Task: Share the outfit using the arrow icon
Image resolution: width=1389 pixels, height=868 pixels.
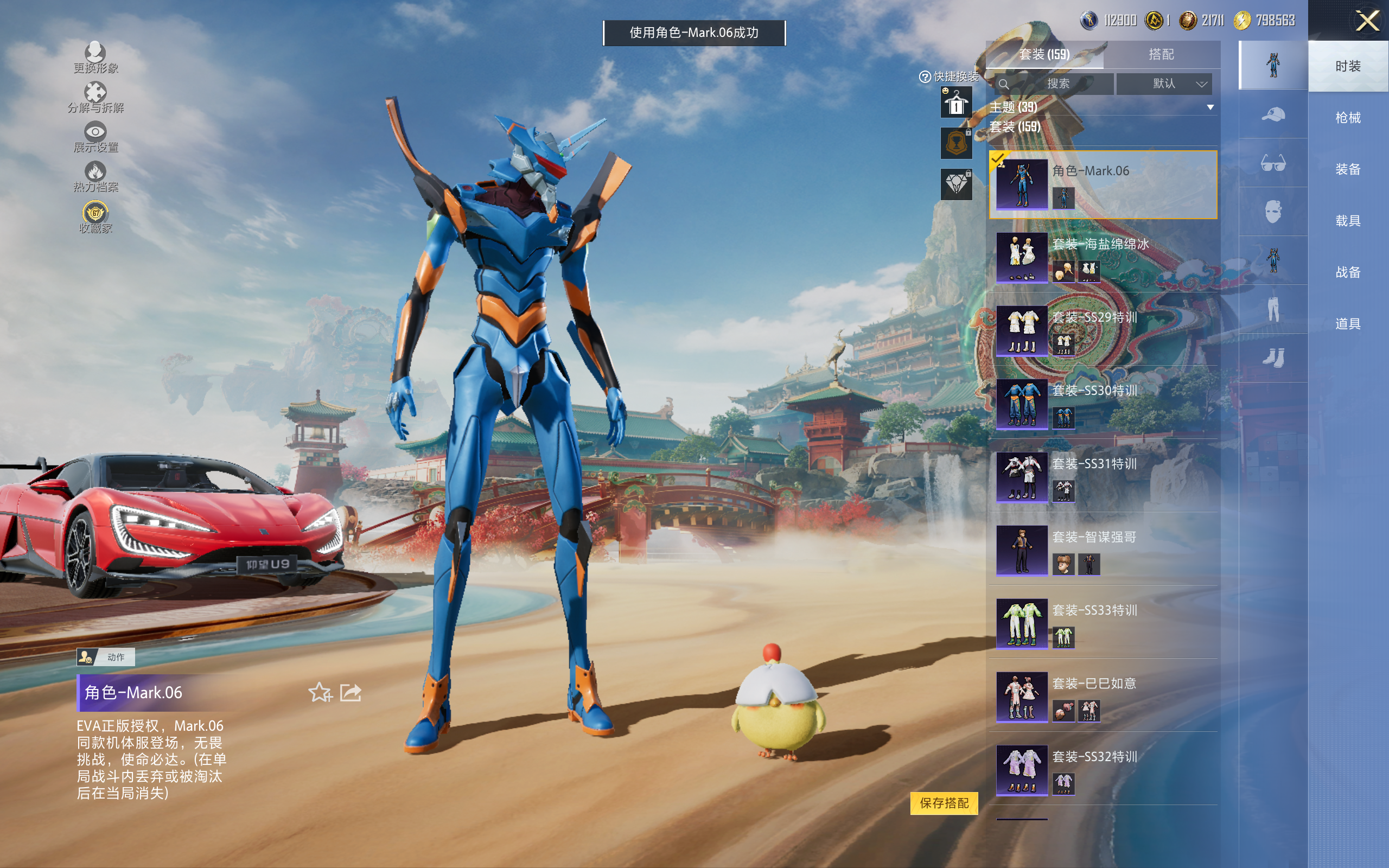Action: pos(351,692)
